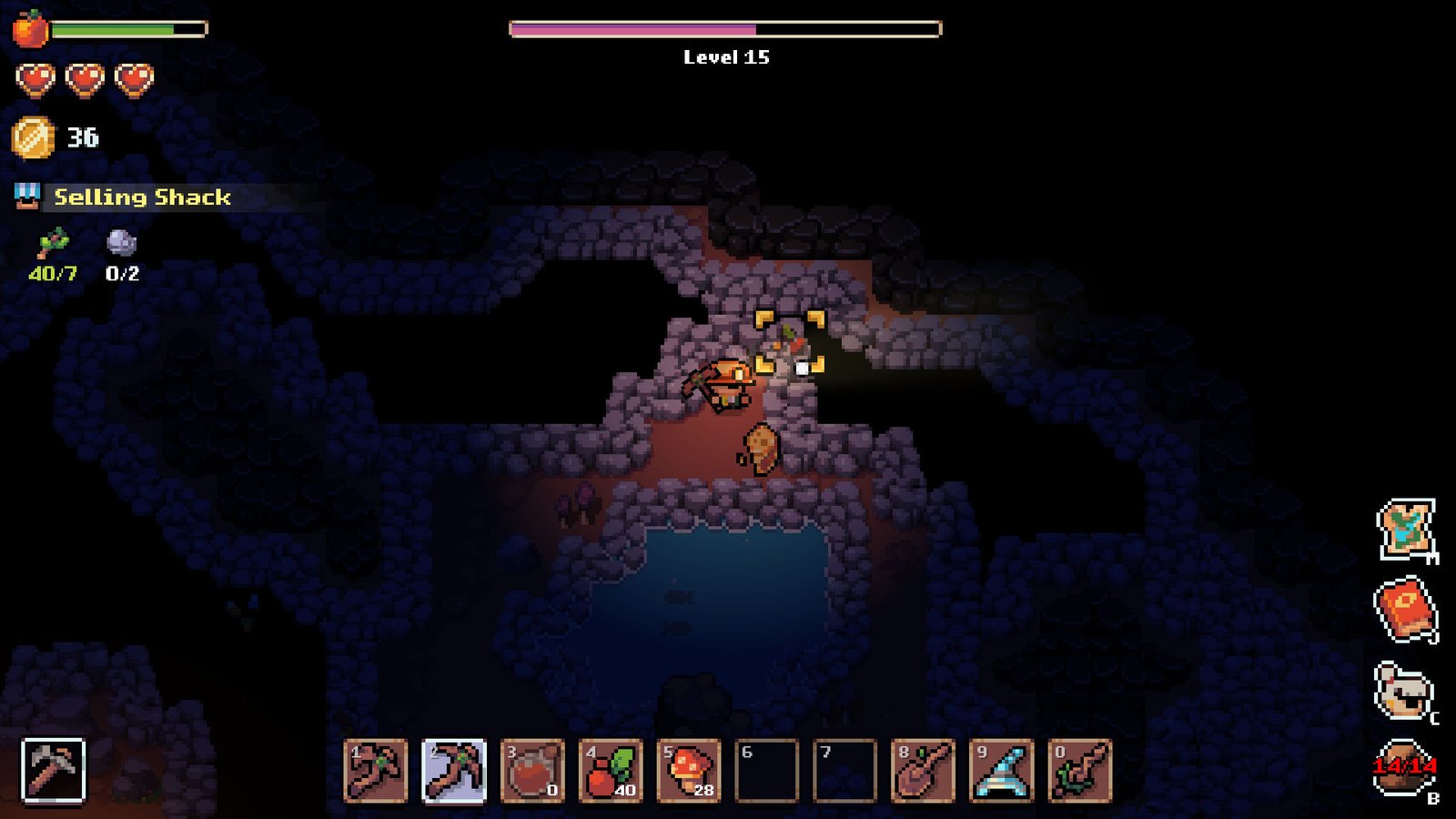The width and height of the screenshot is (1456, 819).
Task: Click the Selling Shack quest tracker
Action: (x=141, y=197)
